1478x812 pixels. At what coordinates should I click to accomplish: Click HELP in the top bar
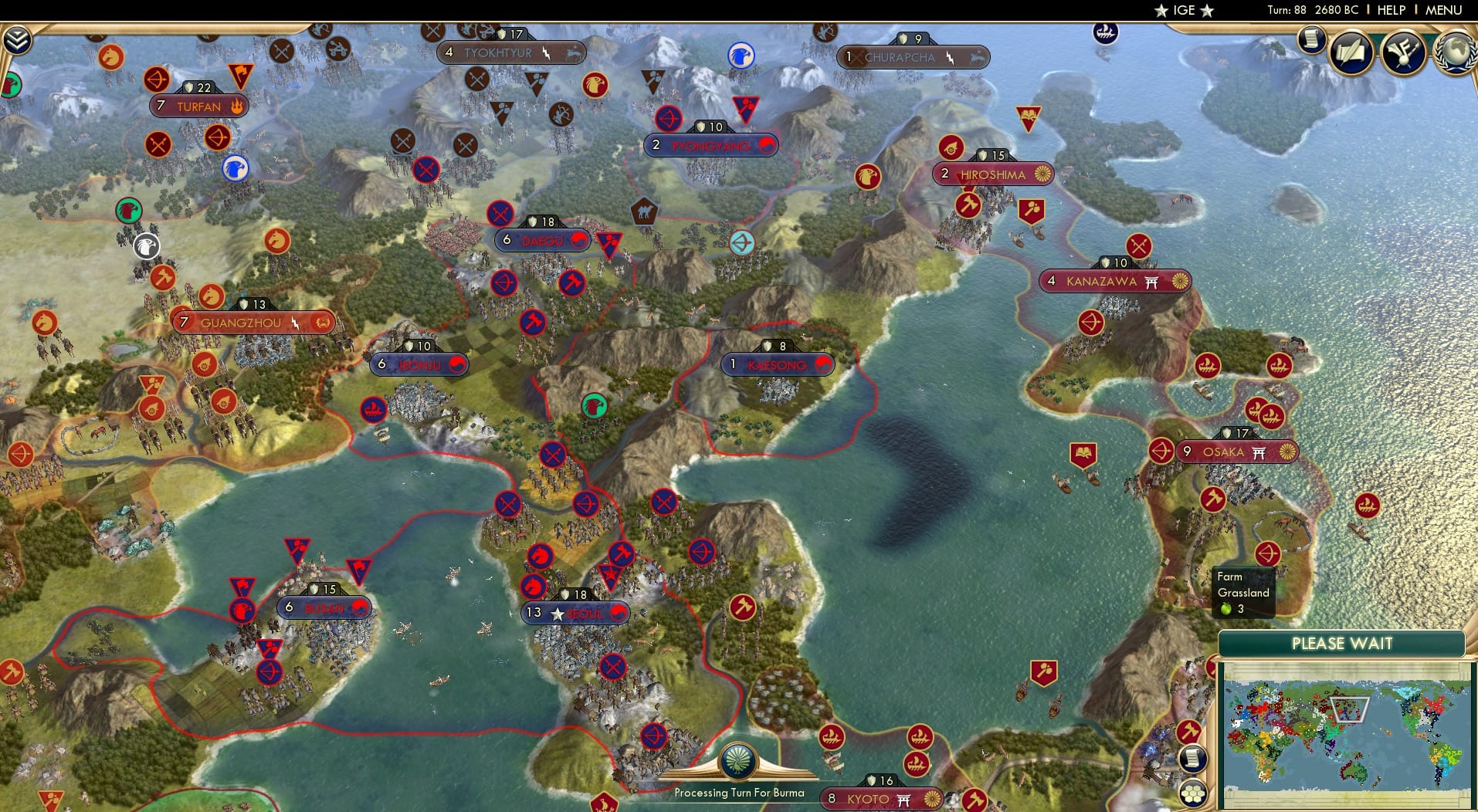(x=1390, y=10)
